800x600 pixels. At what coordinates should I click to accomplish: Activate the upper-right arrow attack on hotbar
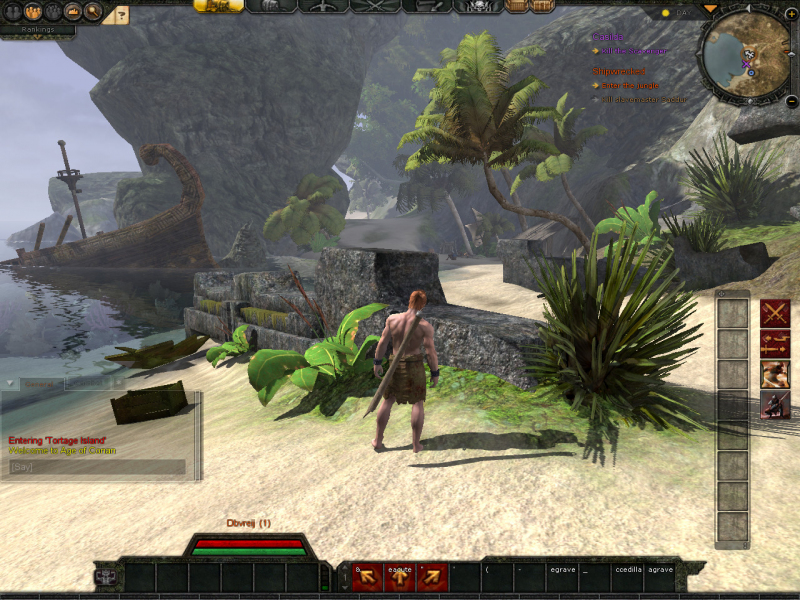(x=432, y=577)
